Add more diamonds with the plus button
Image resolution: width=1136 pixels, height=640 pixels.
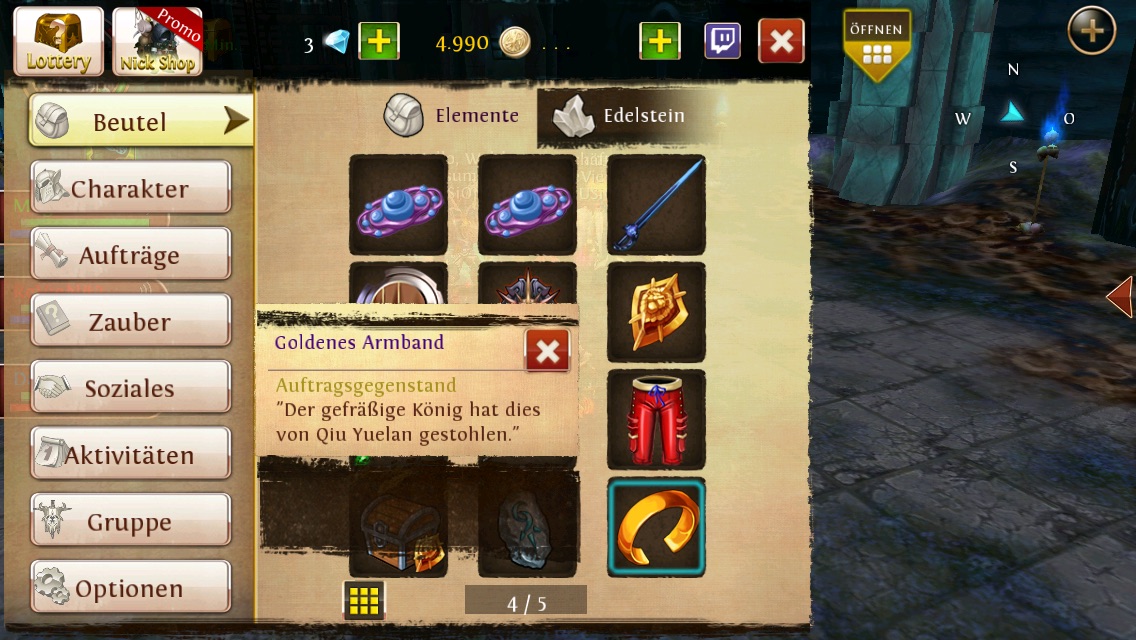click(x=378, y=42)
